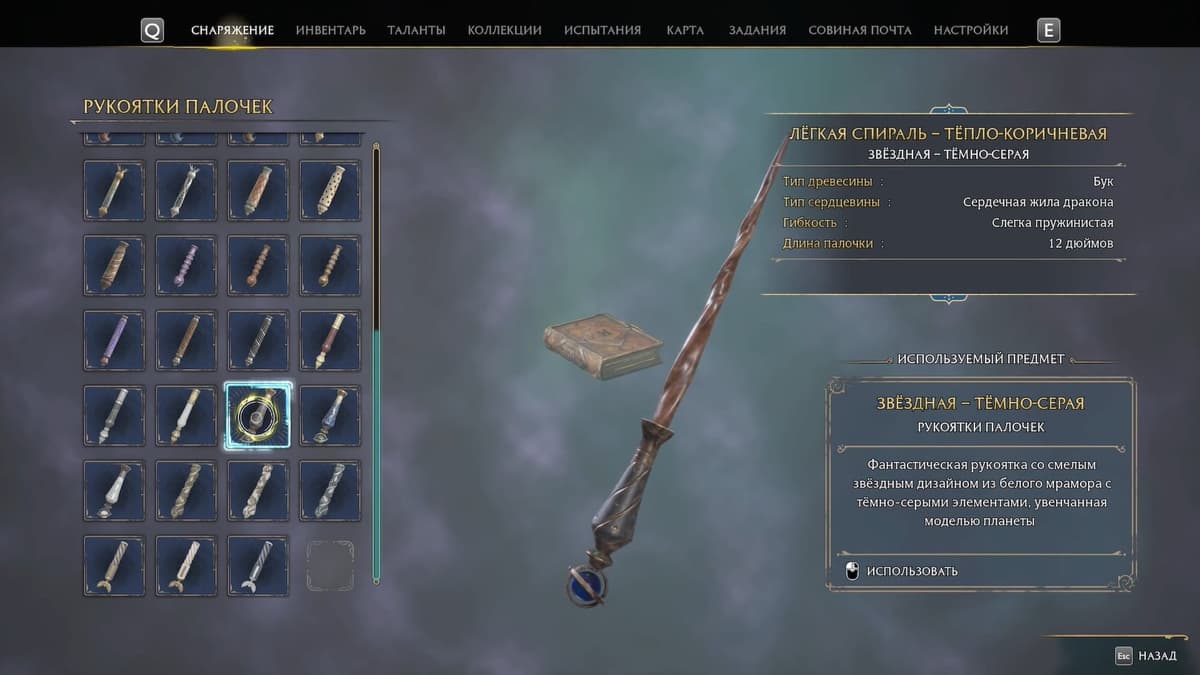Go to the Коллекции tab

click(504, 30)
